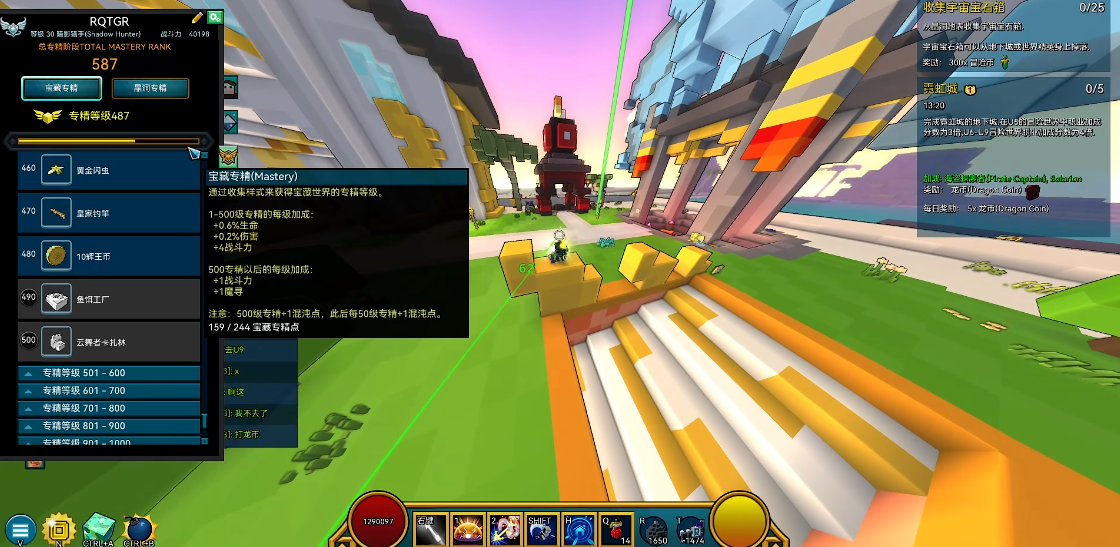The width and height of the screenshot is (1120, 547).
Task: Open the golden badge icon labeled N
Action: tap(59, 529)
